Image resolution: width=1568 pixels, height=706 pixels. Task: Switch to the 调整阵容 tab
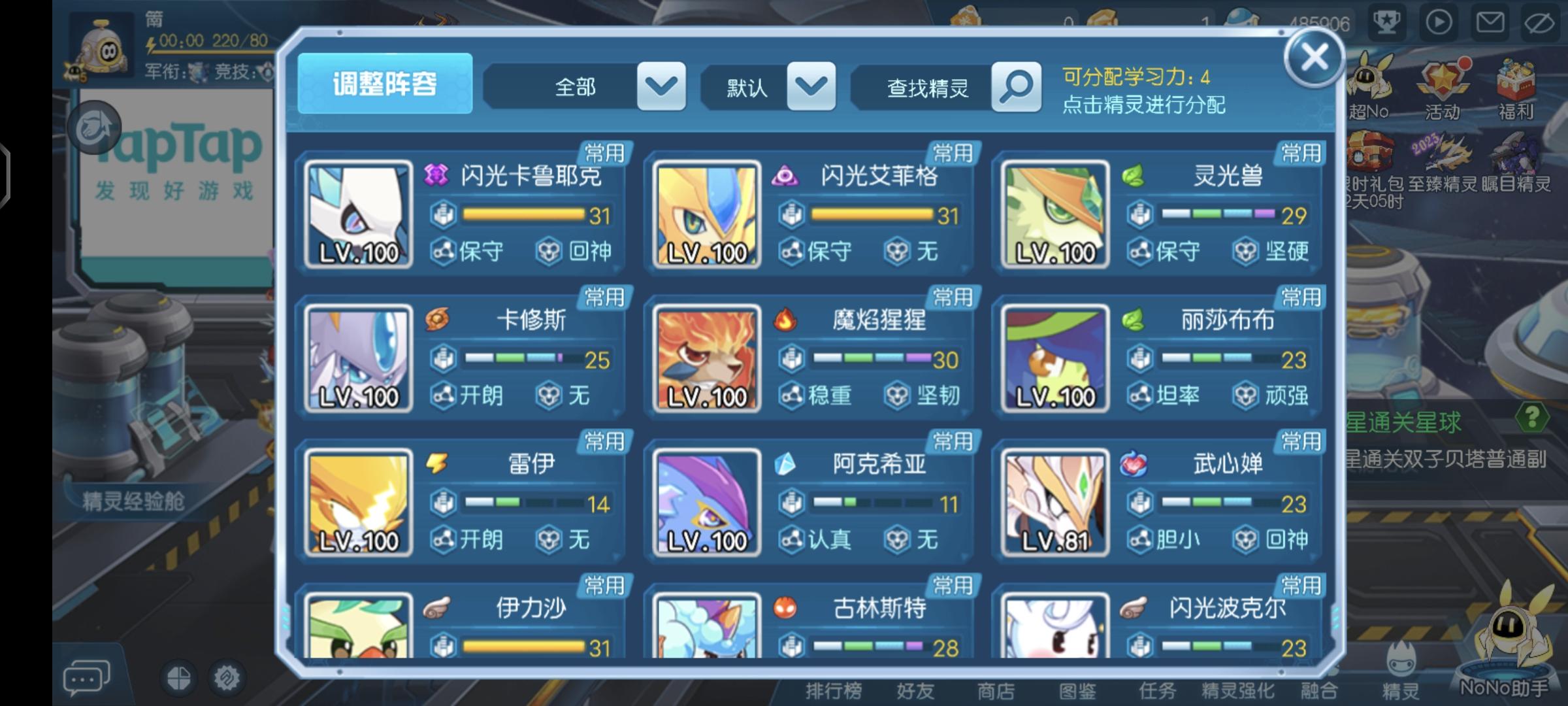pyautogui.click(x=385, y=84)
